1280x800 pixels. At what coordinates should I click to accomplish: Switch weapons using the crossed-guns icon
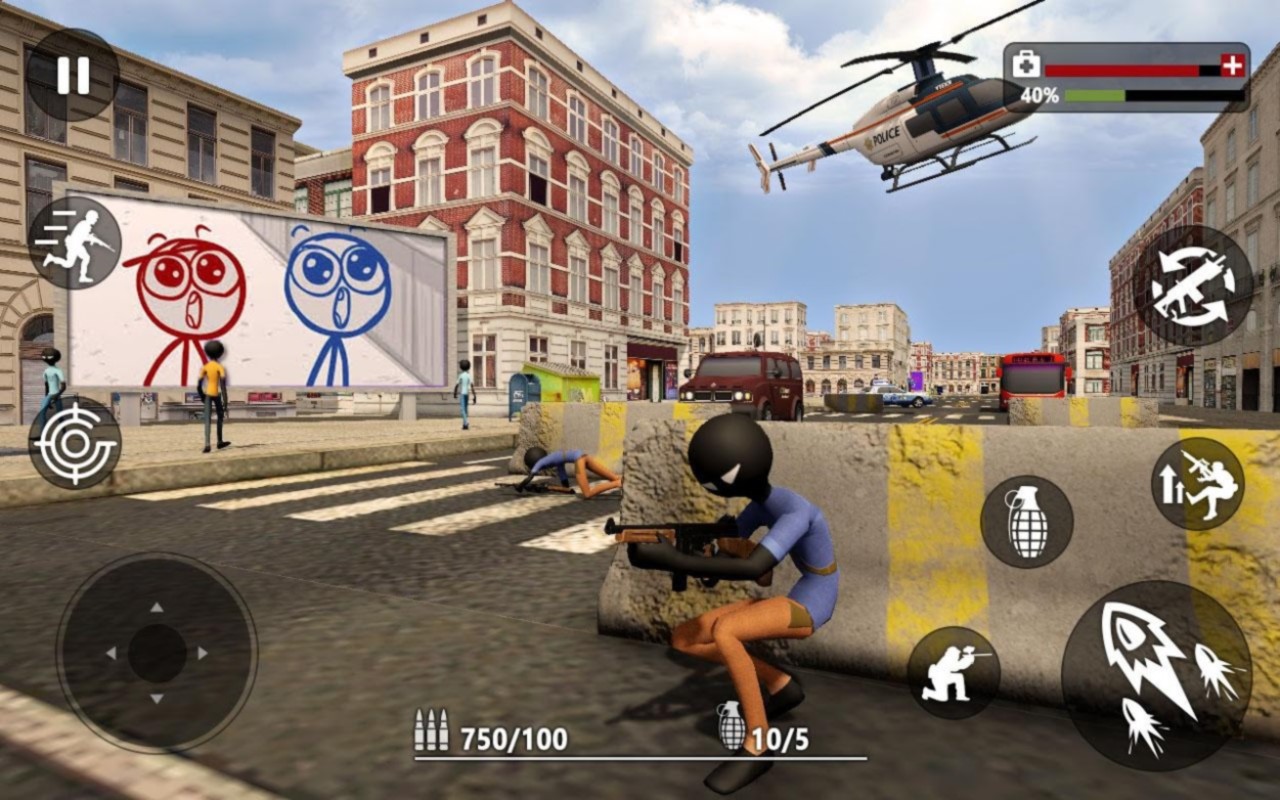click(1190, 285)
